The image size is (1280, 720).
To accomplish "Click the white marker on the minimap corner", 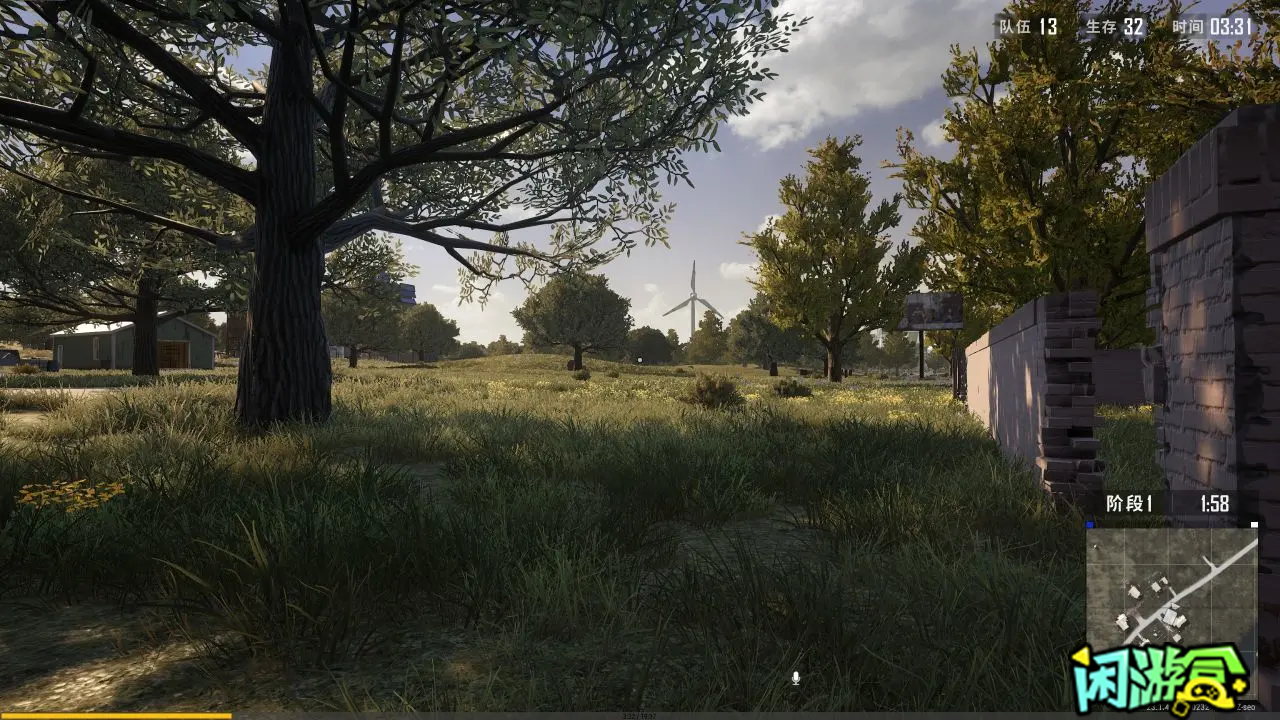I will pyautogui.click(x=1254, y=524).
